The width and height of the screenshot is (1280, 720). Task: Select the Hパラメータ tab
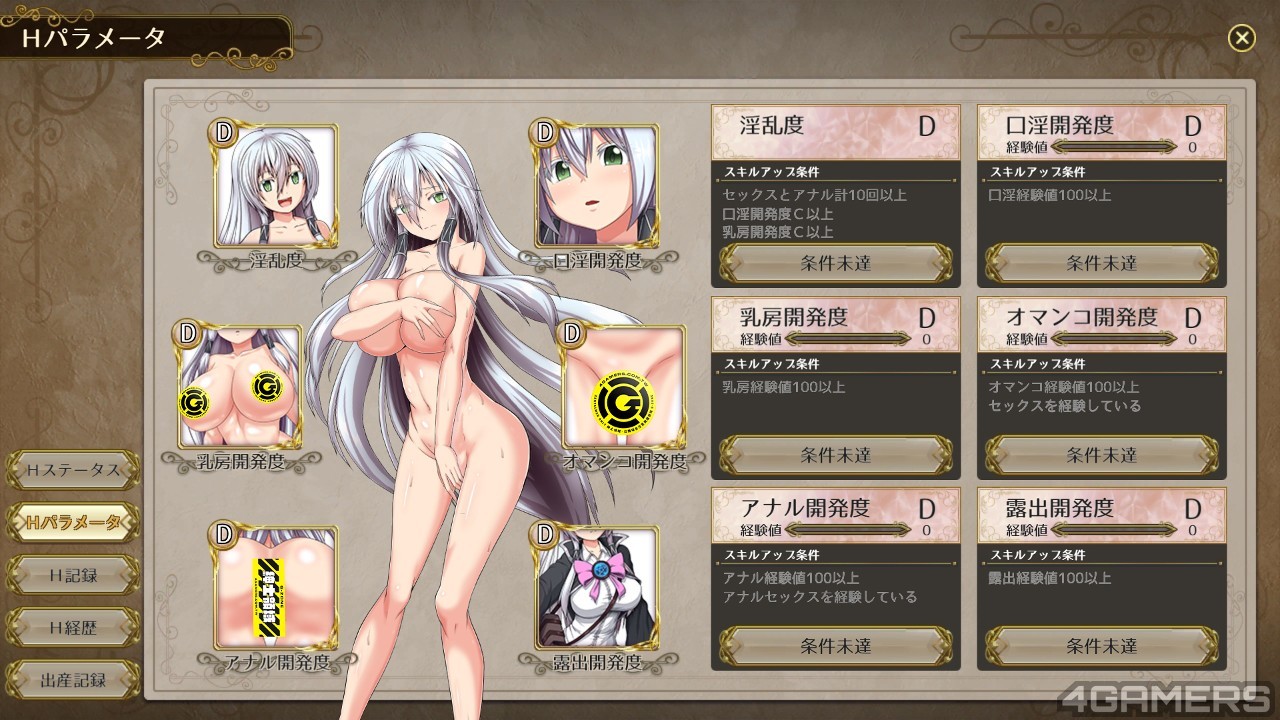pos(73,522)
